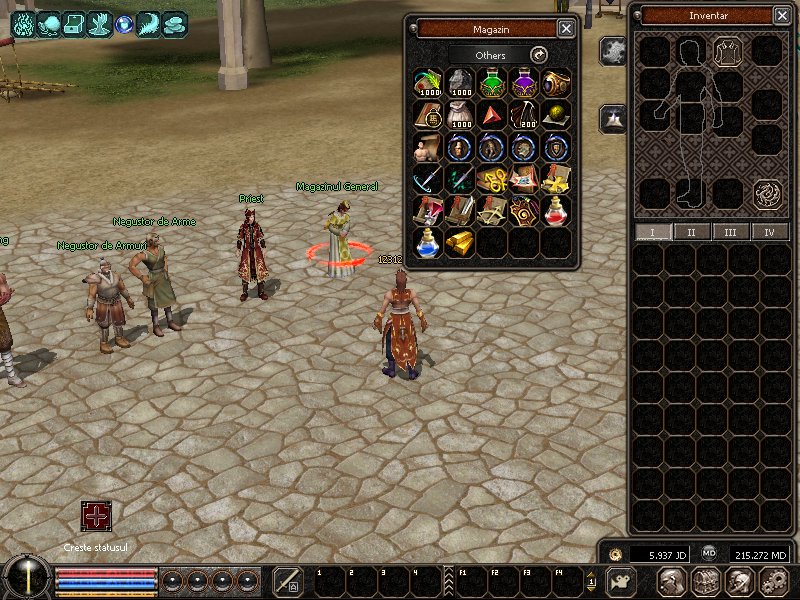
Task: Click the costume icon in the Inventar header
Action: coord(729,49)
